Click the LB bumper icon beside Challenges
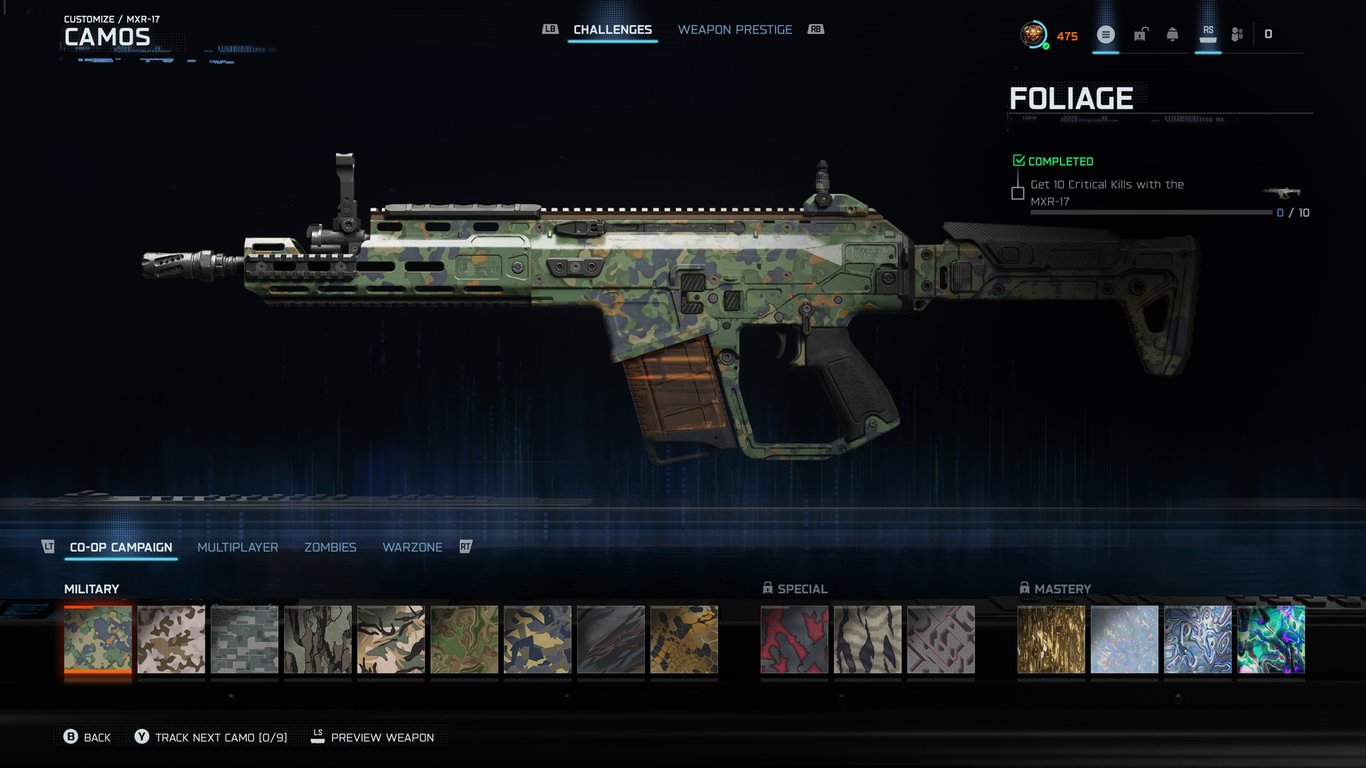 pos(550,29)
